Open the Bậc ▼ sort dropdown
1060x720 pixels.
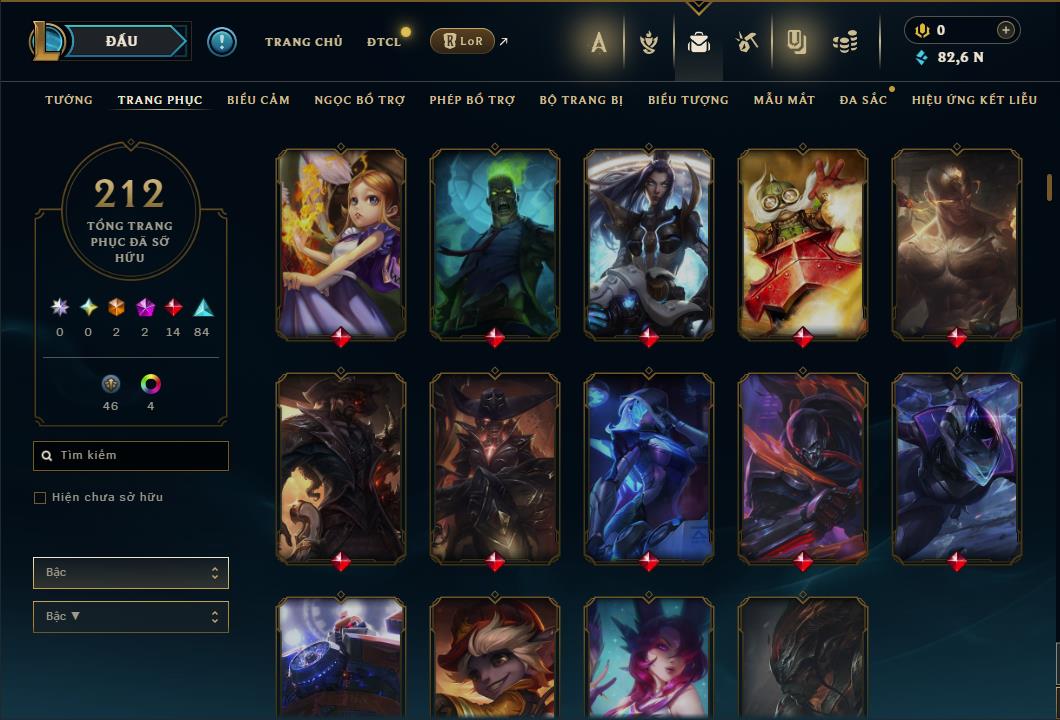click(131, 617)
